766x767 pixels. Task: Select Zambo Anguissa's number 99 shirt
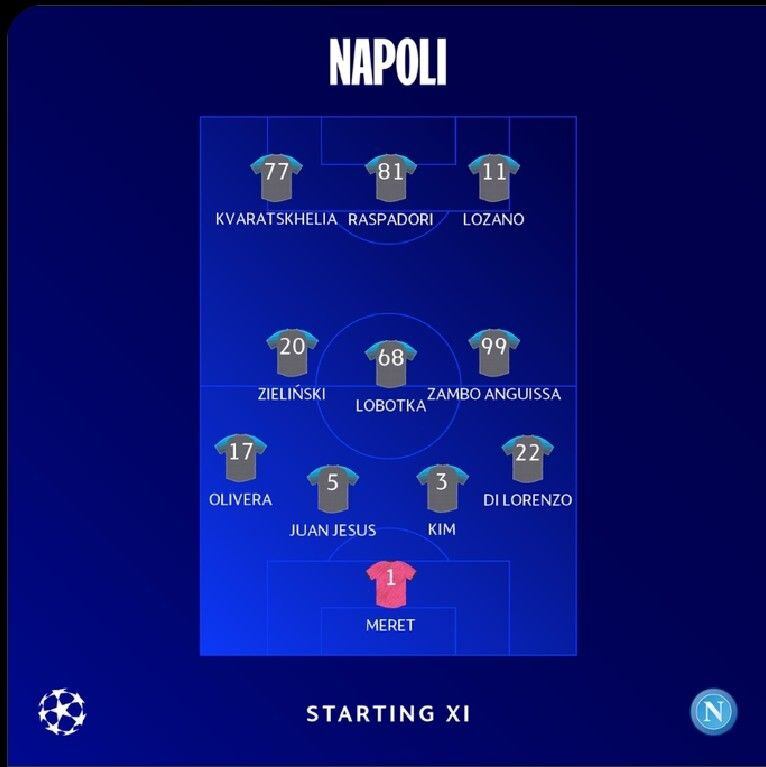coord(494,353)
